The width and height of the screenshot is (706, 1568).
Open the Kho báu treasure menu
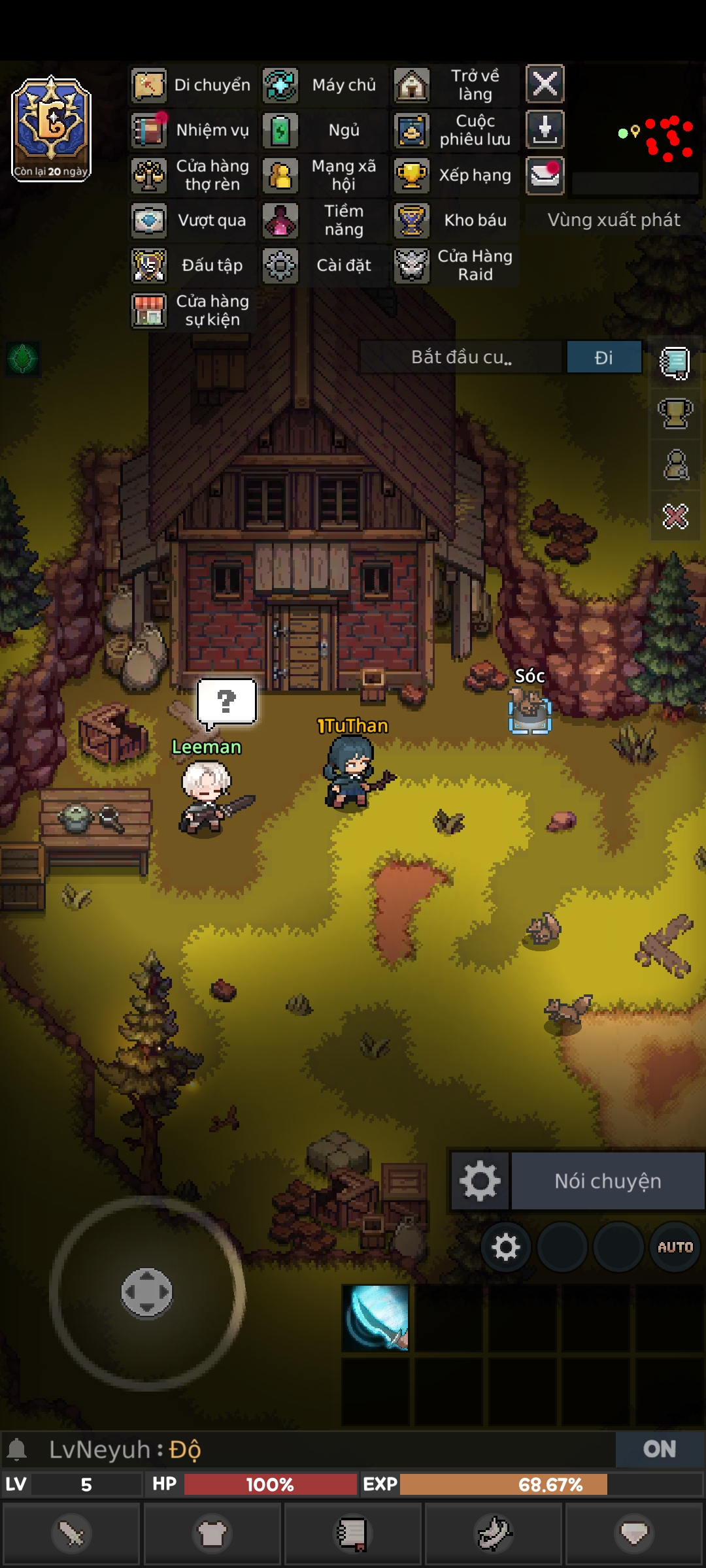455,220
